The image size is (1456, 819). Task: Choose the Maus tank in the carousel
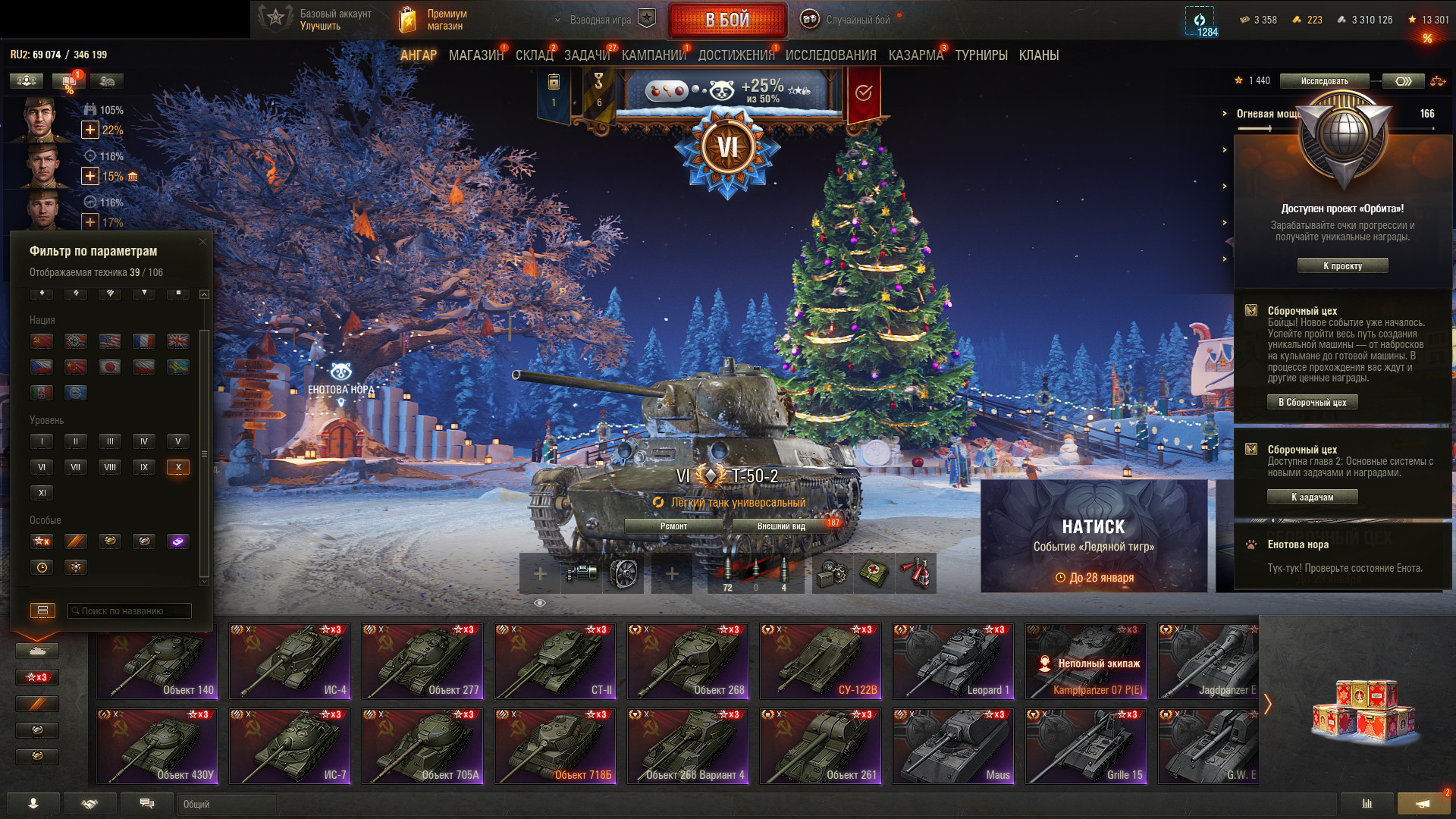953,745
